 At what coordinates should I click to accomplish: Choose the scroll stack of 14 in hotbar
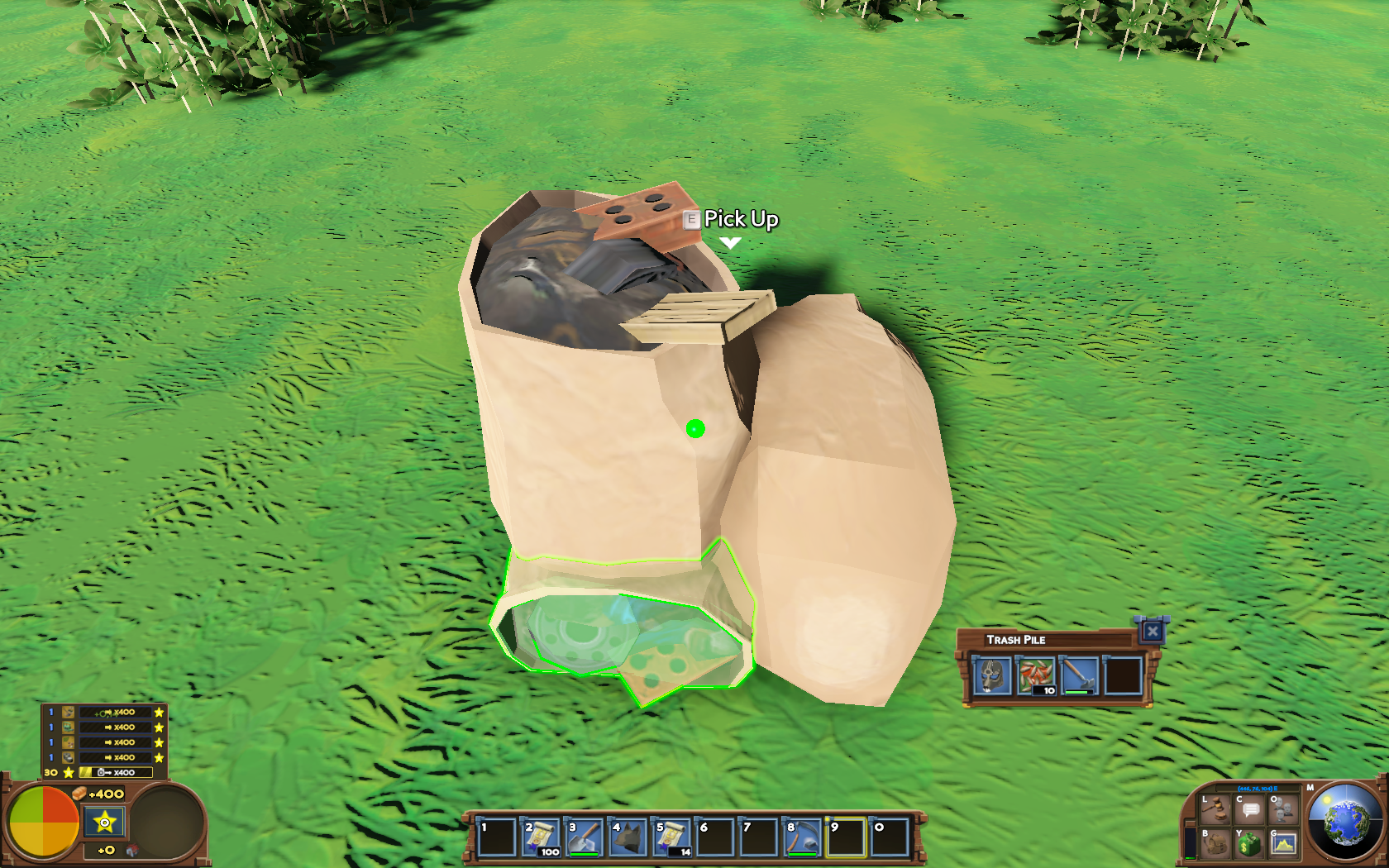(x=671, y=837)
